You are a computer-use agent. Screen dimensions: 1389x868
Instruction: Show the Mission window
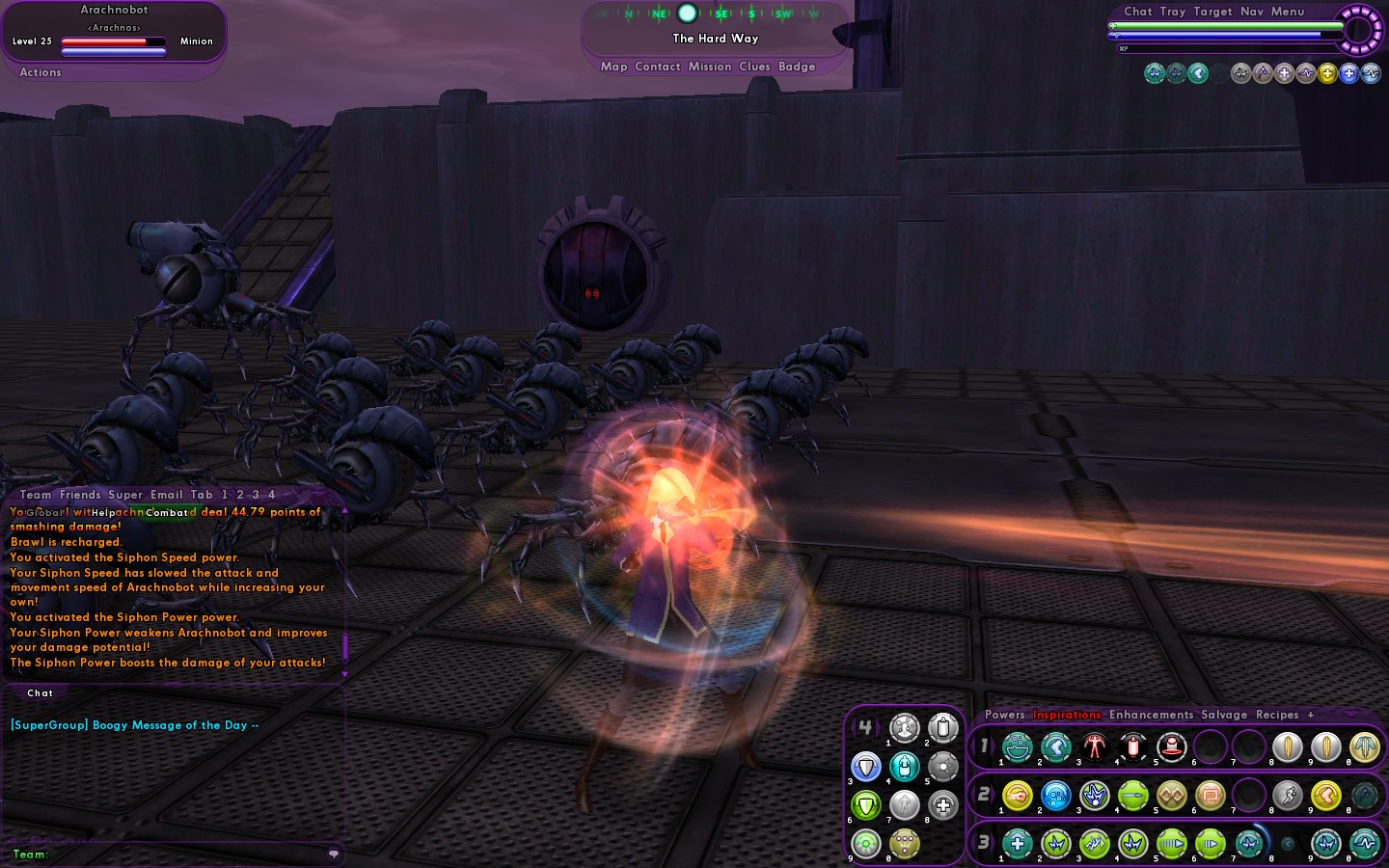710,67
